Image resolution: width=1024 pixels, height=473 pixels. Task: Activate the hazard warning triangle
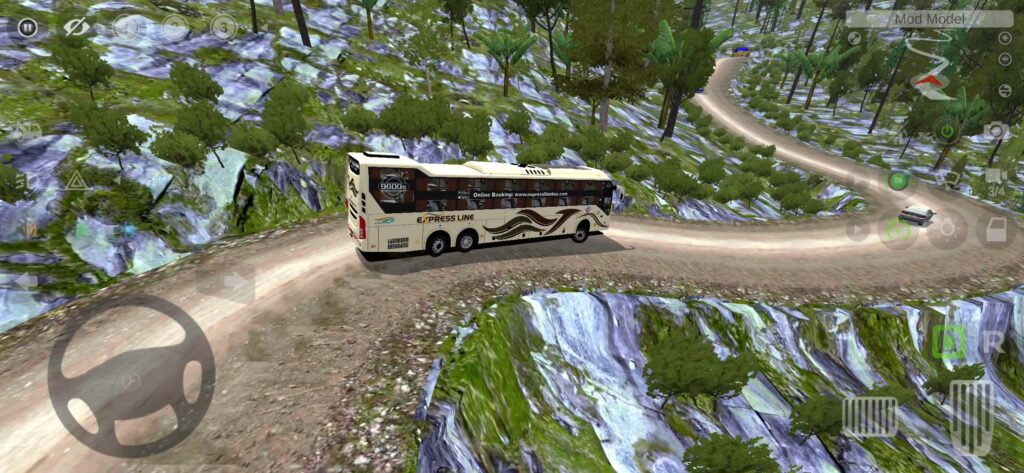pos(76,181)
